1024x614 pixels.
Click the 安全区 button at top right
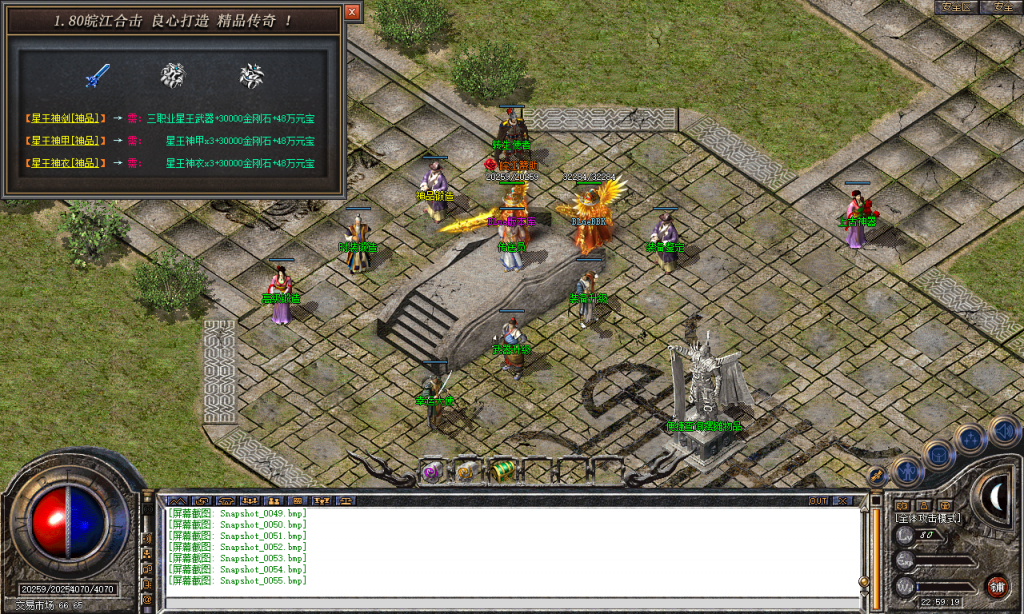click(956, 7)
